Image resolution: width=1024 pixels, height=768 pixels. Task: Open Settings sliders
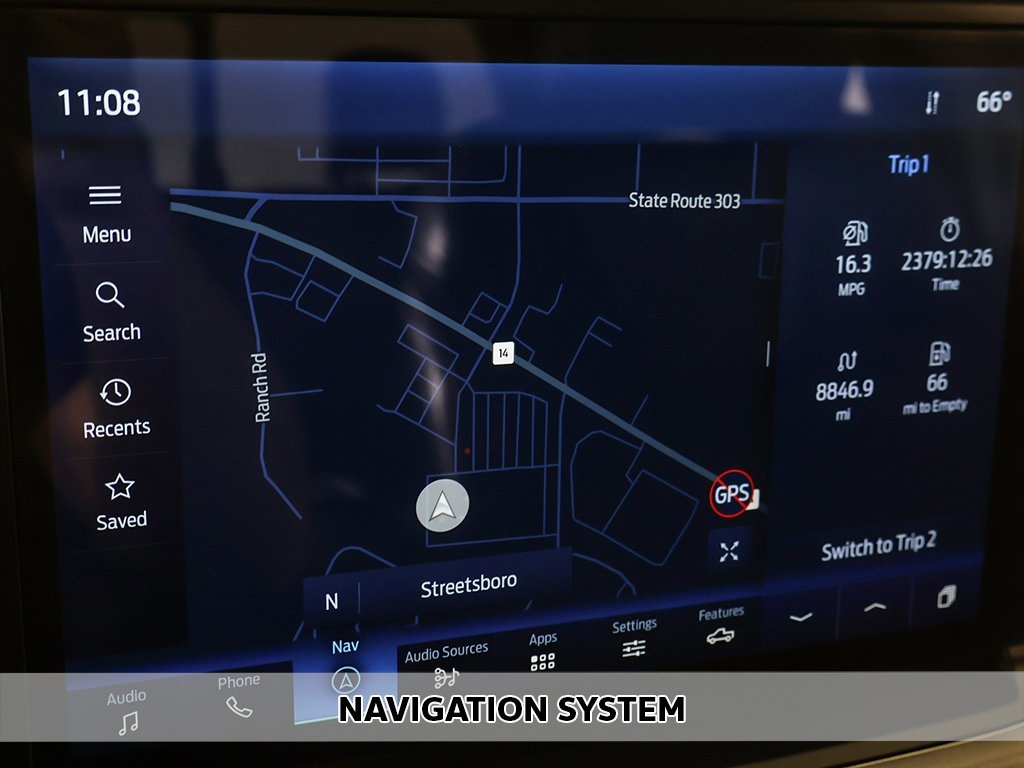634,638
